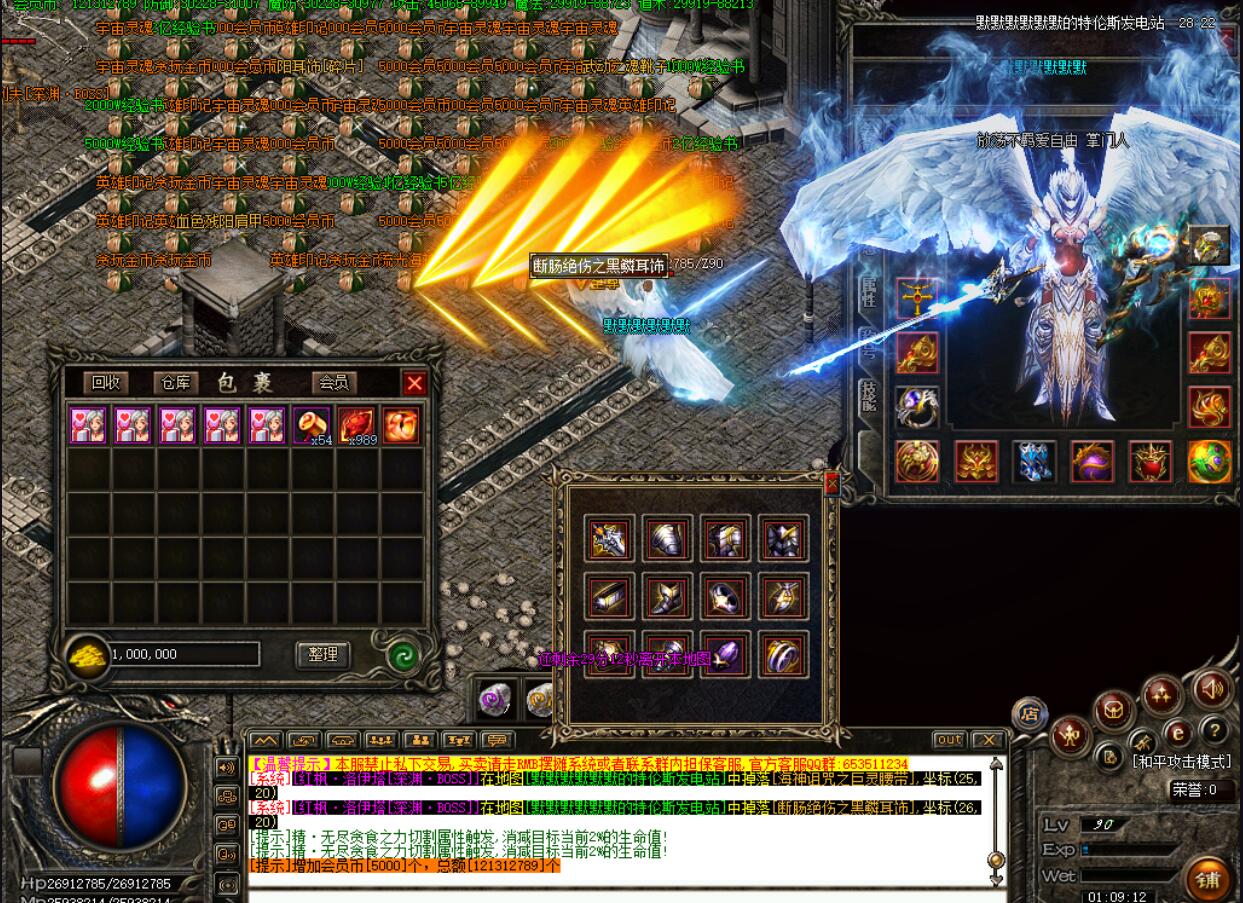Toggle sound with the speaker button
Screen dimensions: 1243x903
[x=1212, y=689]
